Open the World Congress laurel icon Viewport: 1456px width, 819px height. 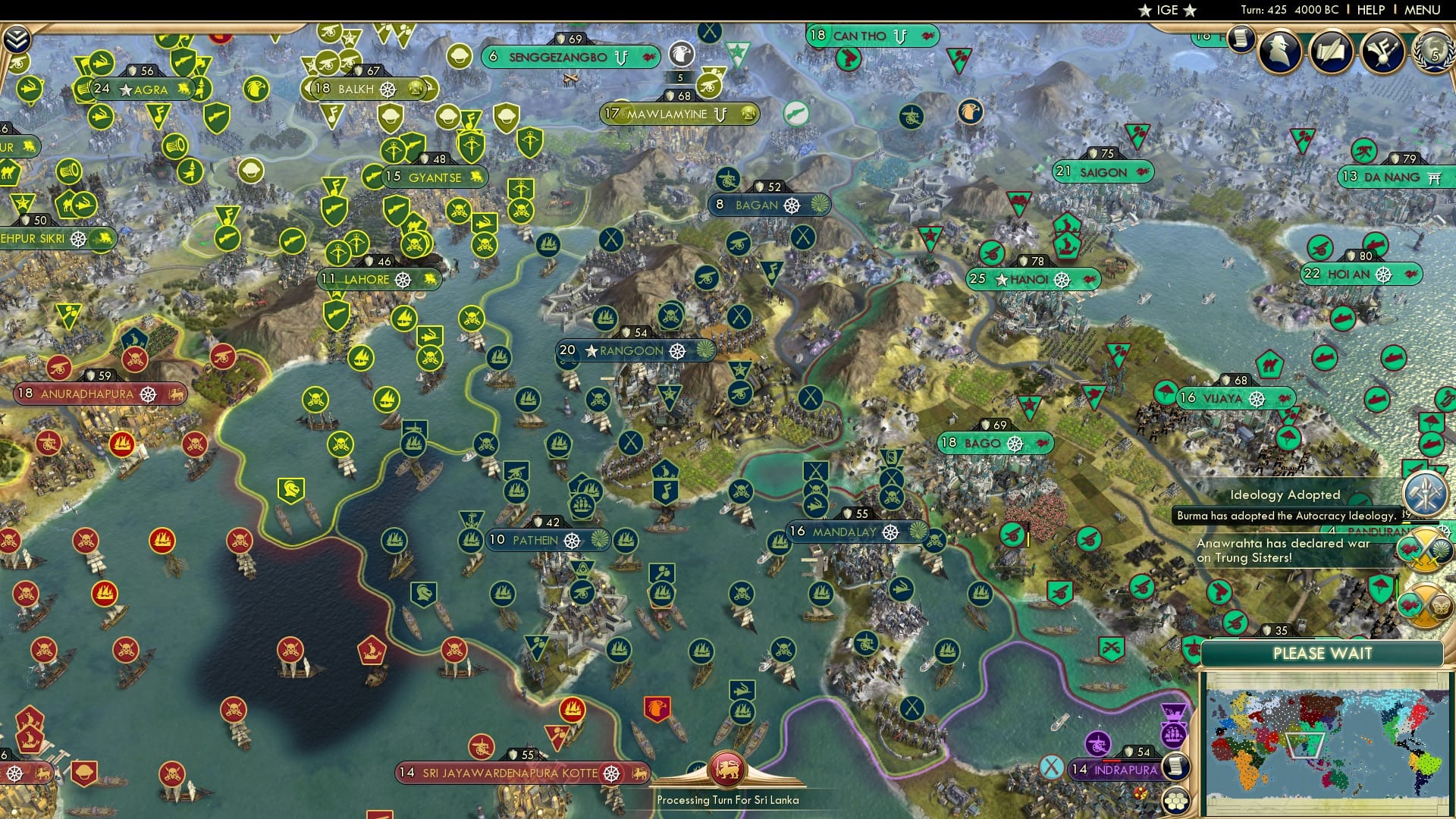[1434, 53]
